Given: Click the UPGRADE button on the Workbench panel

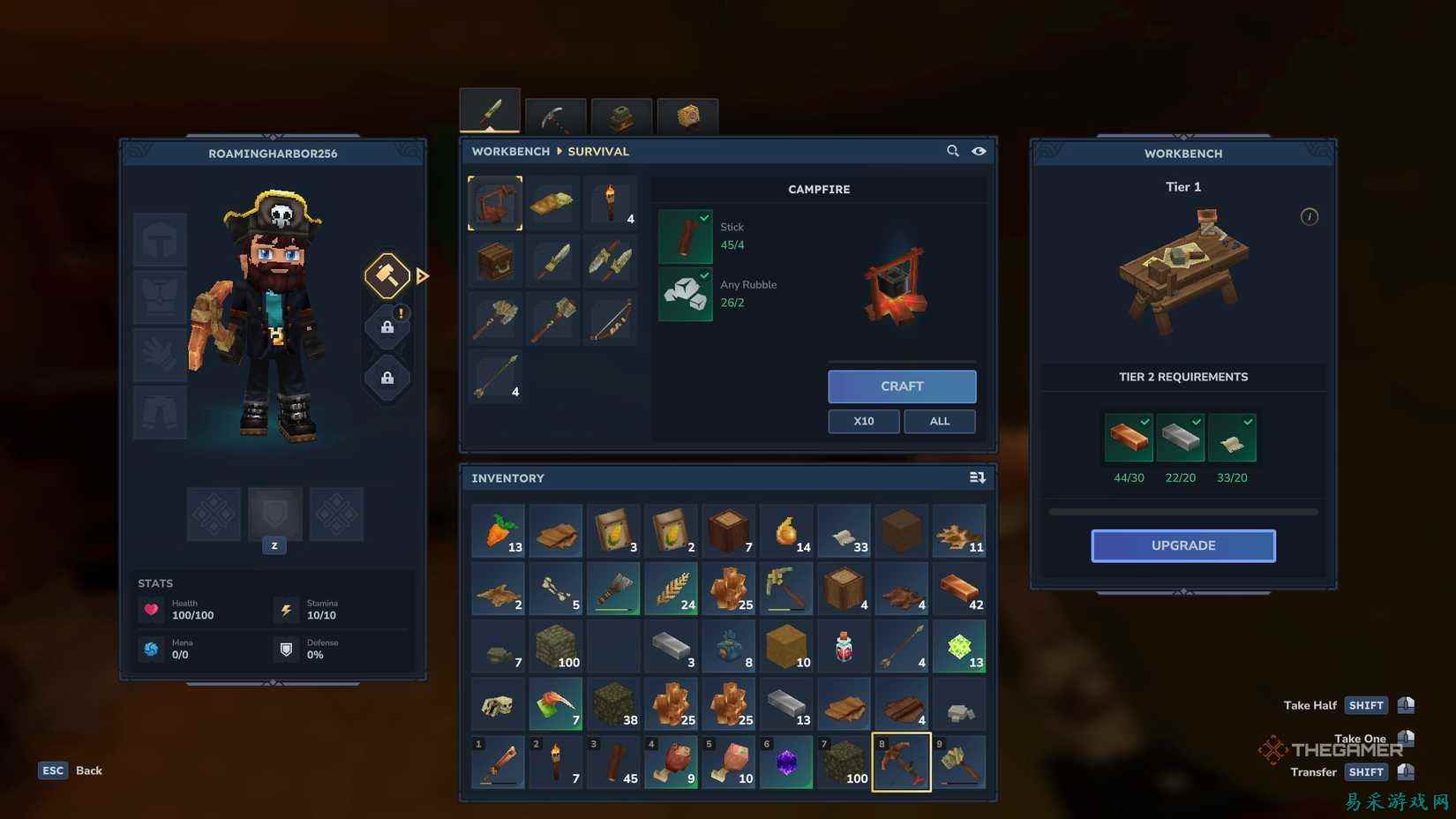Looking at the screenshot, I should point(1182,545).
